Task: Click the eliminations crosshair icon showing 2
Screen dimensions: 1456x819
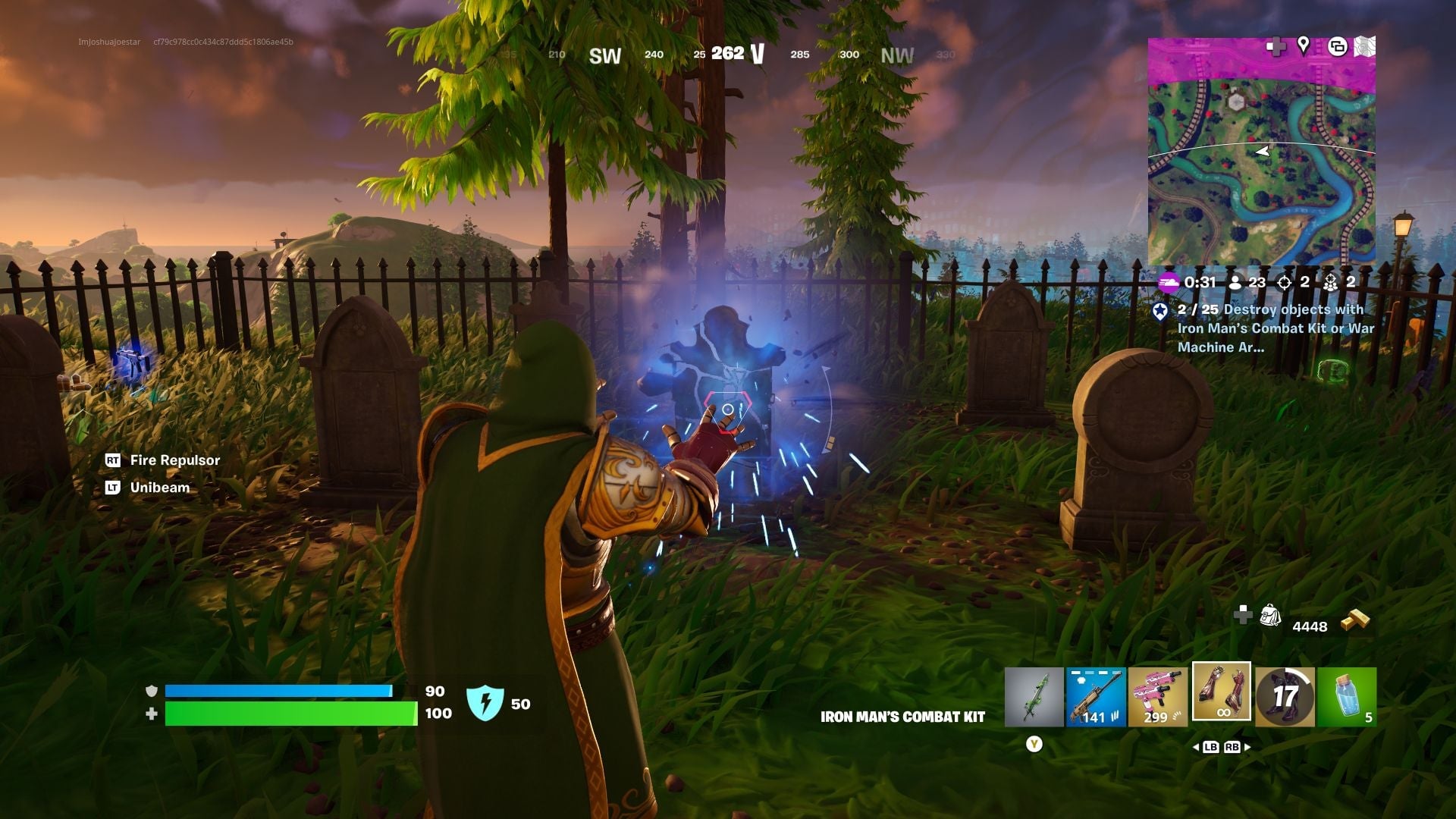Action: point(1284,283)
